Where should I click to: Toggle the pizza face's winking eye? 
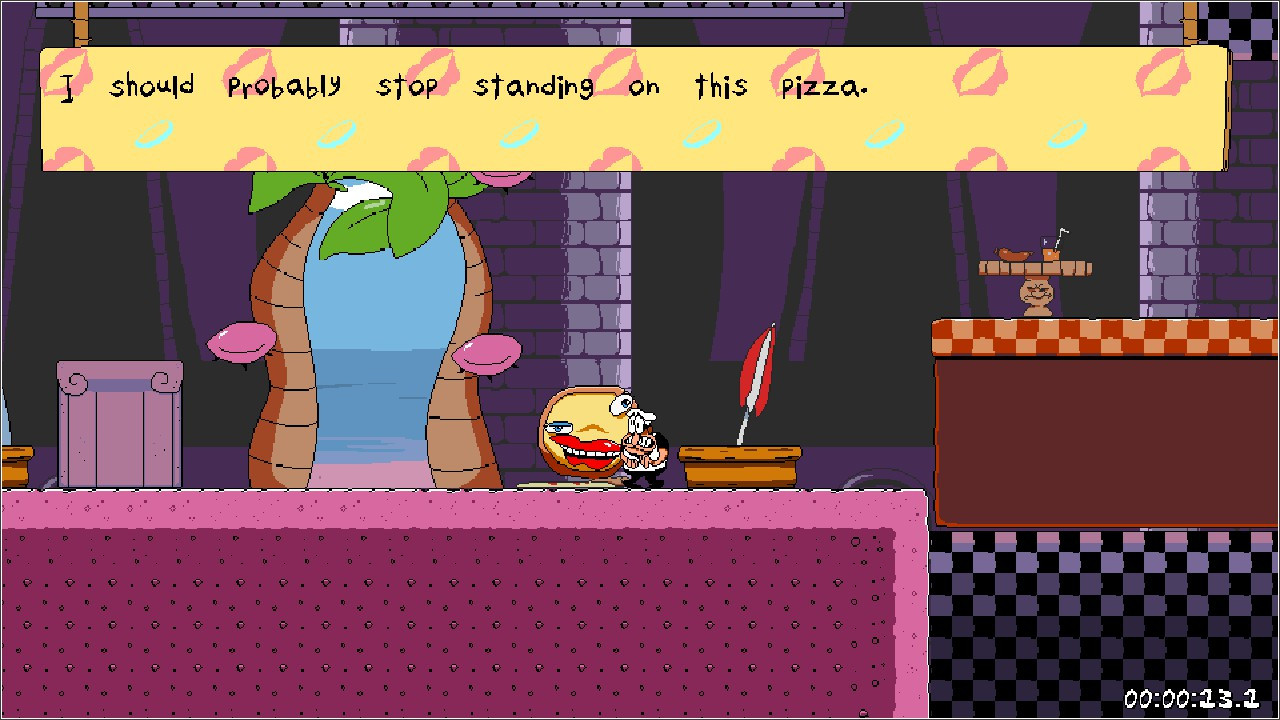[559, 427]
